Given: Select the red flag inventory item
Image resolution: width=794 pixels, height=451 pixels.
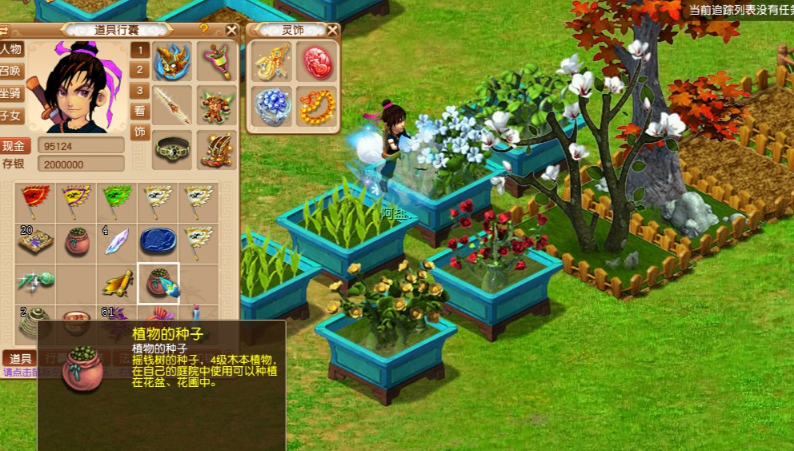Looking at the screenshot, I should click(34, 200).
